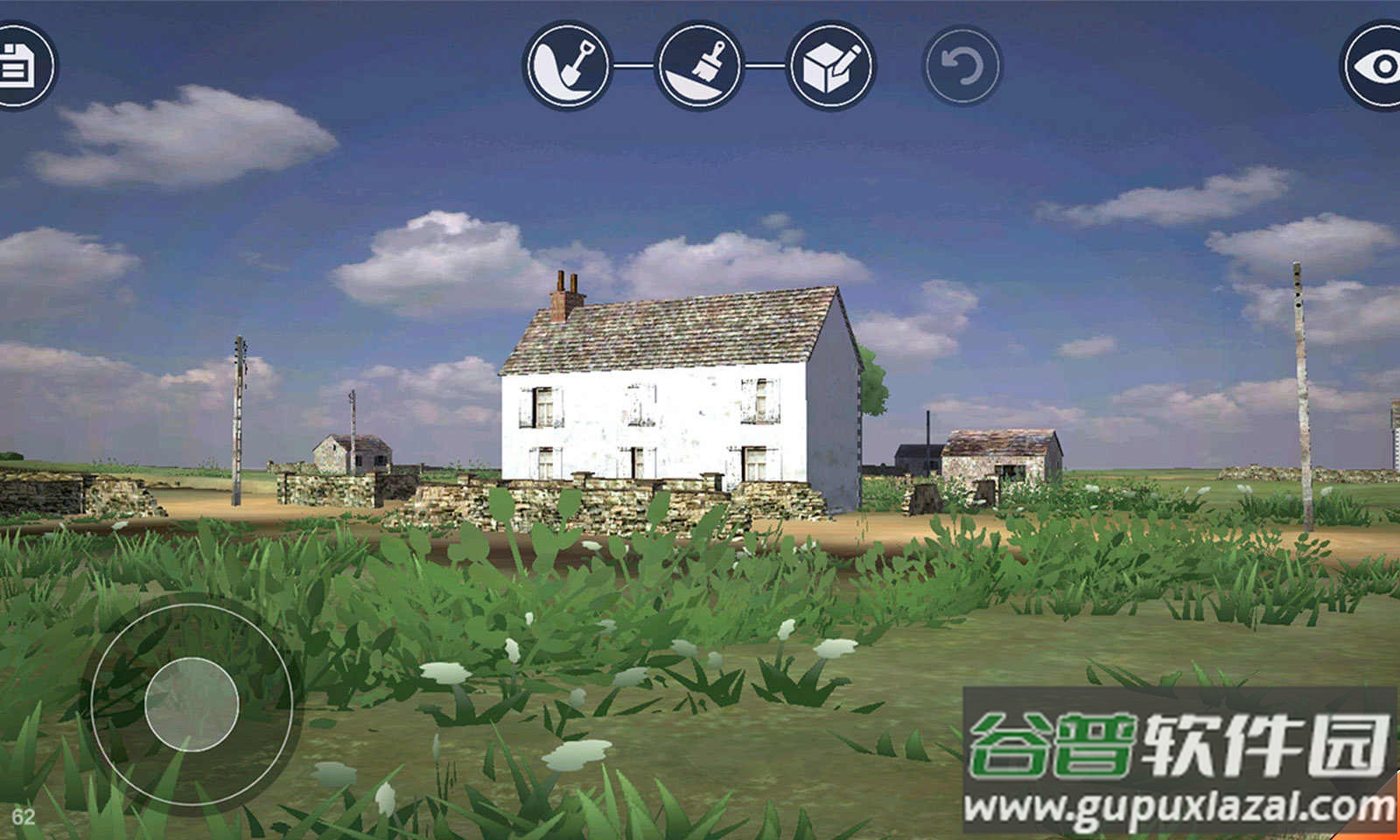Activate the cube object editing tool
This screenshot has height=840, width=1400.
coord(831,66)
